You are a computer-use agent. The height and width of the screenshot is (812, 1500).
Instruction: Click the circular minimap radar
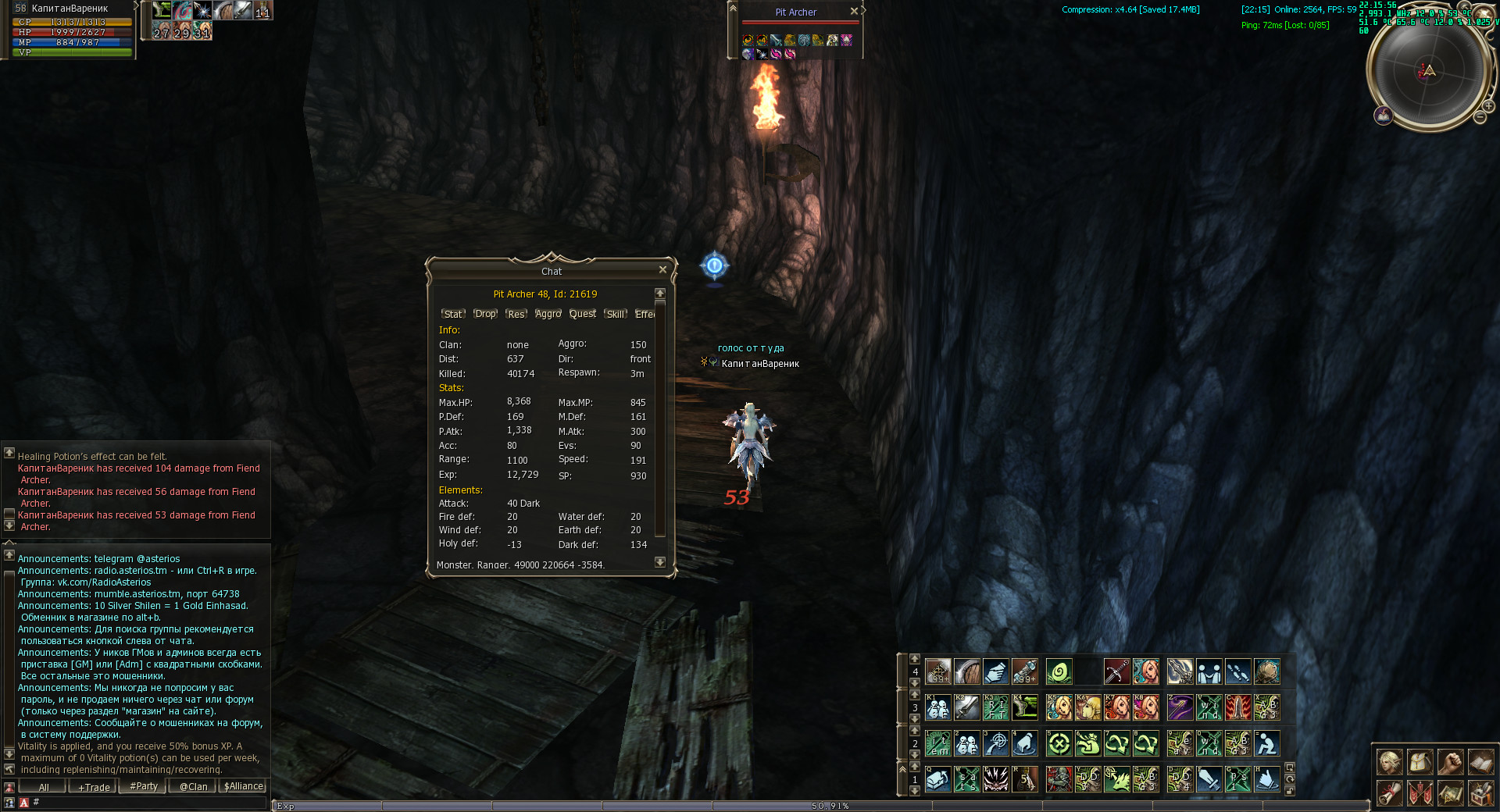tap(1428, 72)
